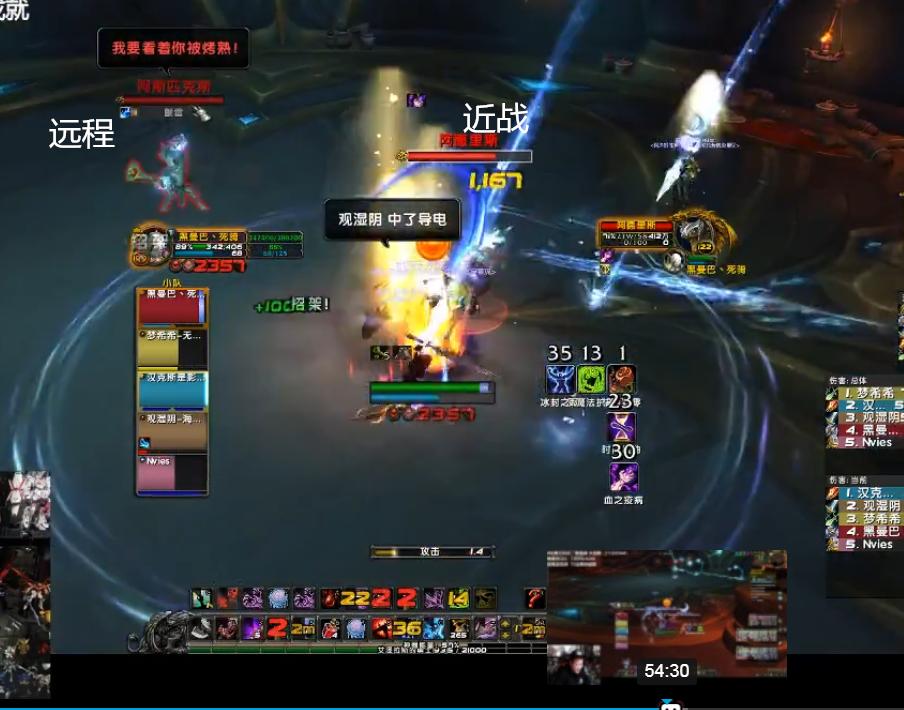Choose the cyan 汉克斯 party frame
This screenshot has height=710, width=904.
(x=171, y=390)
